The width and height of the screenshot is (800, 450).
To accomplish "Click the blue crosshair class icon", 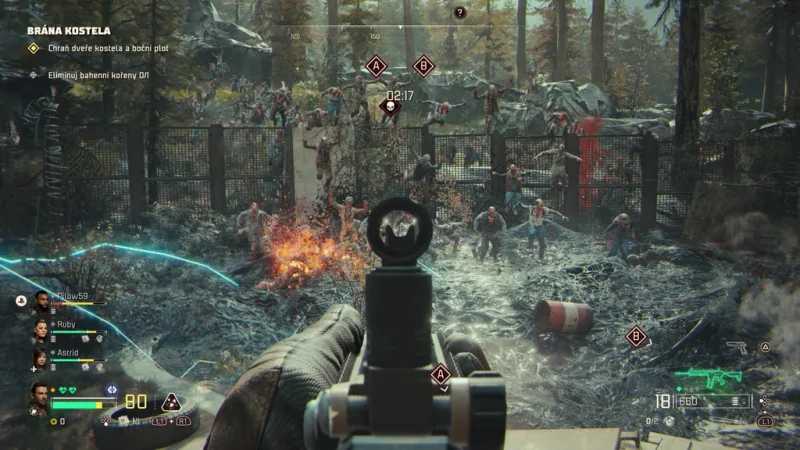I will coord(111,388).
